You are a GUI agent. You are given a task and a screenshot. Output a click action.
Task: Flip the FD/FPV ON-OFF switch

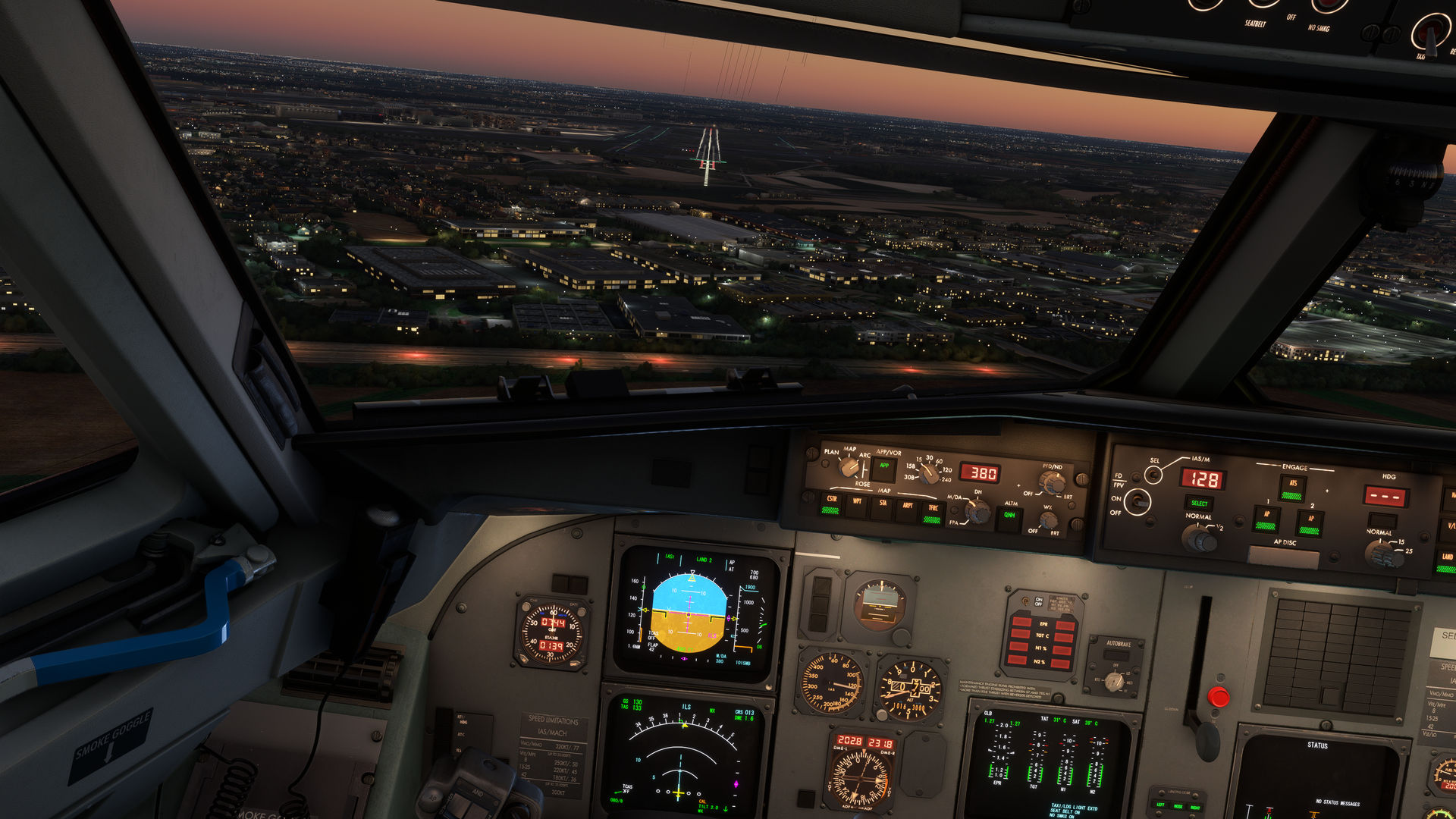click(x=1136, y=501)
